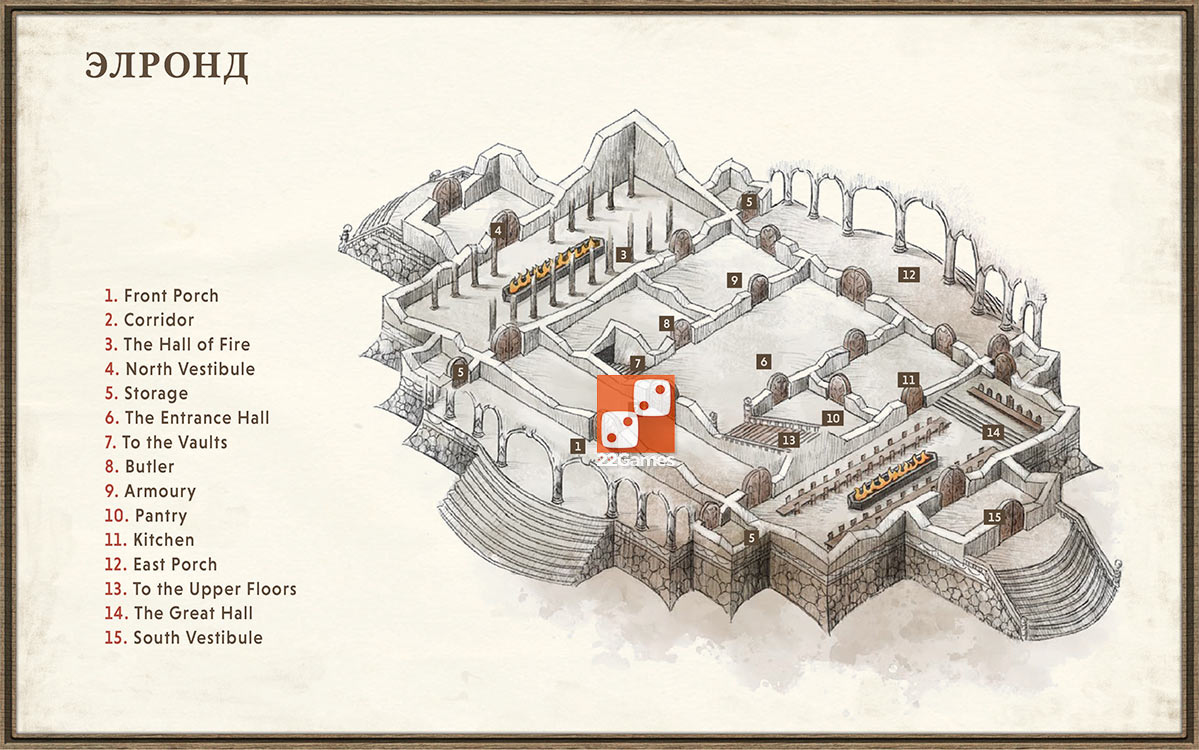
Task: Choose Corridor in the legend list
Action: point(149,320)
